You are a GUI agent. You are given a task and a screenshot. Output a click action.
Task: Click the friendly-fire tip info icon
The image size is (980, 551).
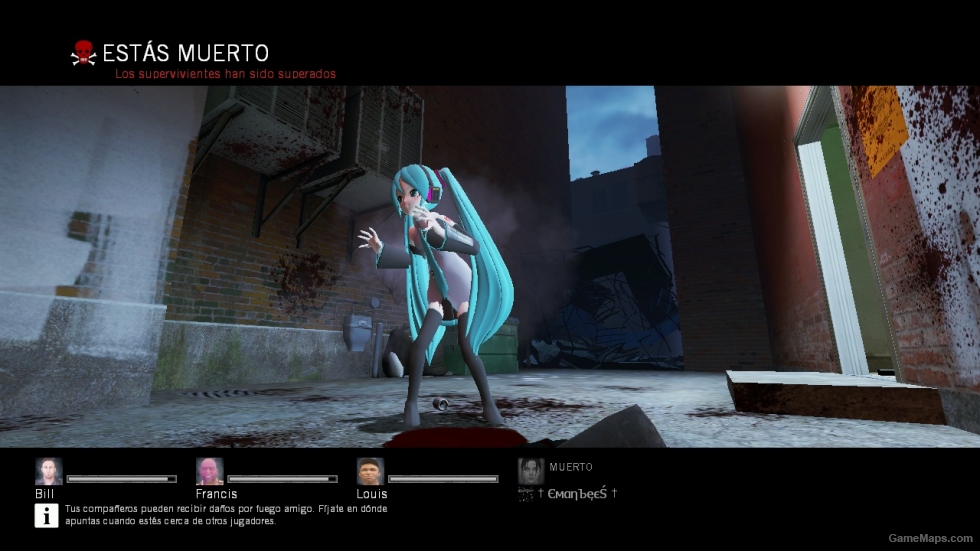(47, 515)
